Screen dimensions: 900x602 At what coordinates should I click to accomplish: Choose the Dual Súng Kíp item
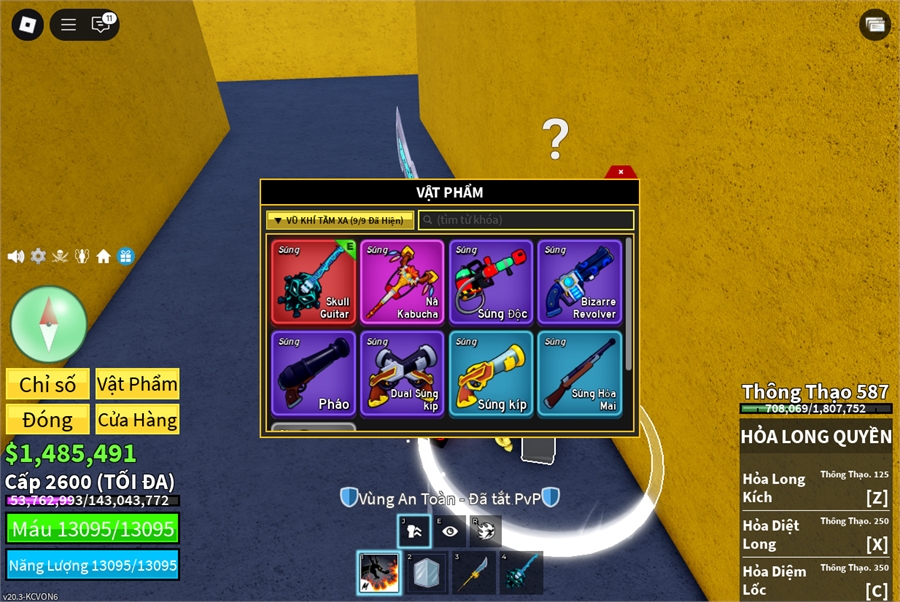(x=402, y=374)
